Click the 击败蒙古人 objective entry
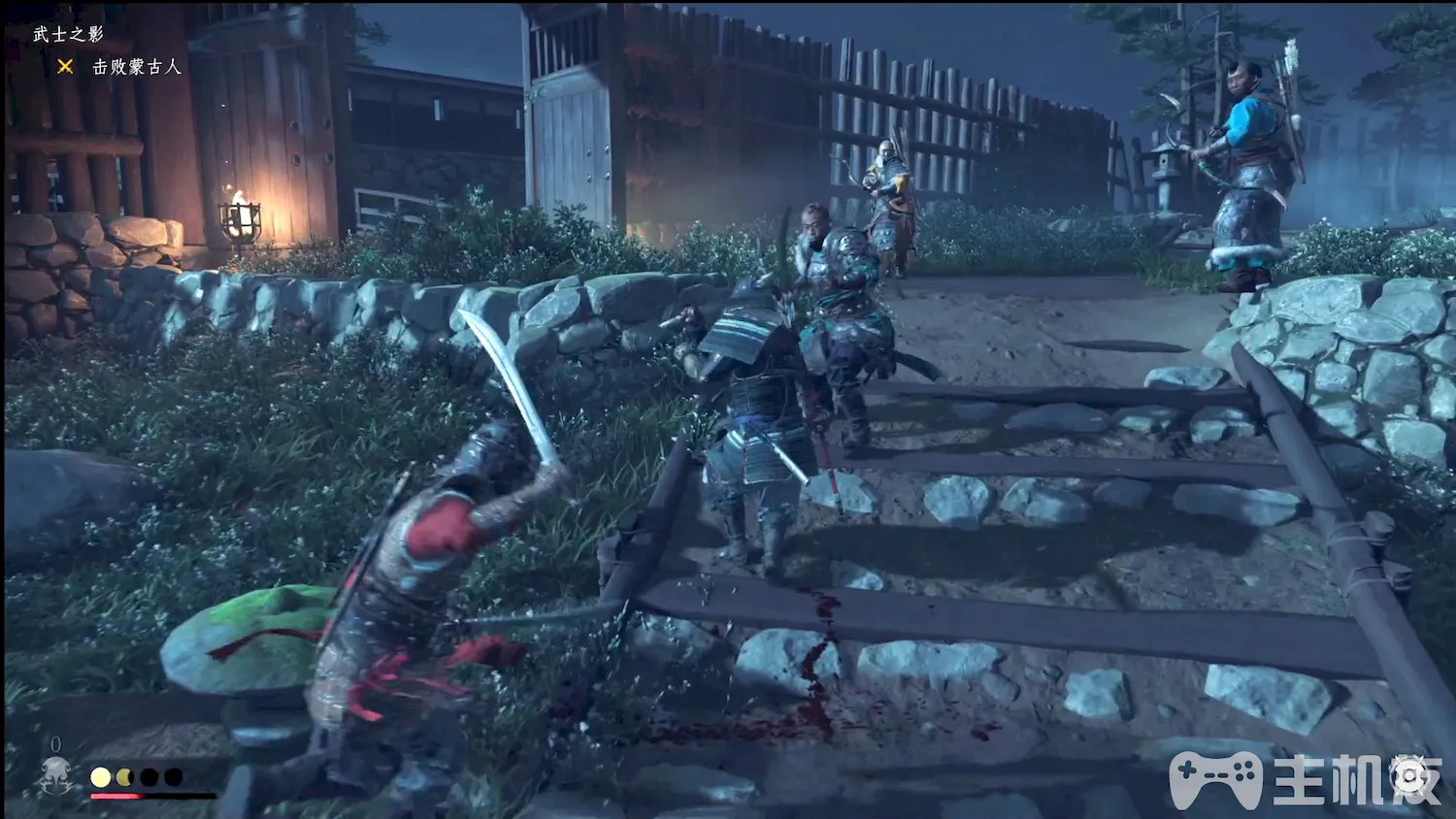The image size is (1456, 819). (136, 67)
